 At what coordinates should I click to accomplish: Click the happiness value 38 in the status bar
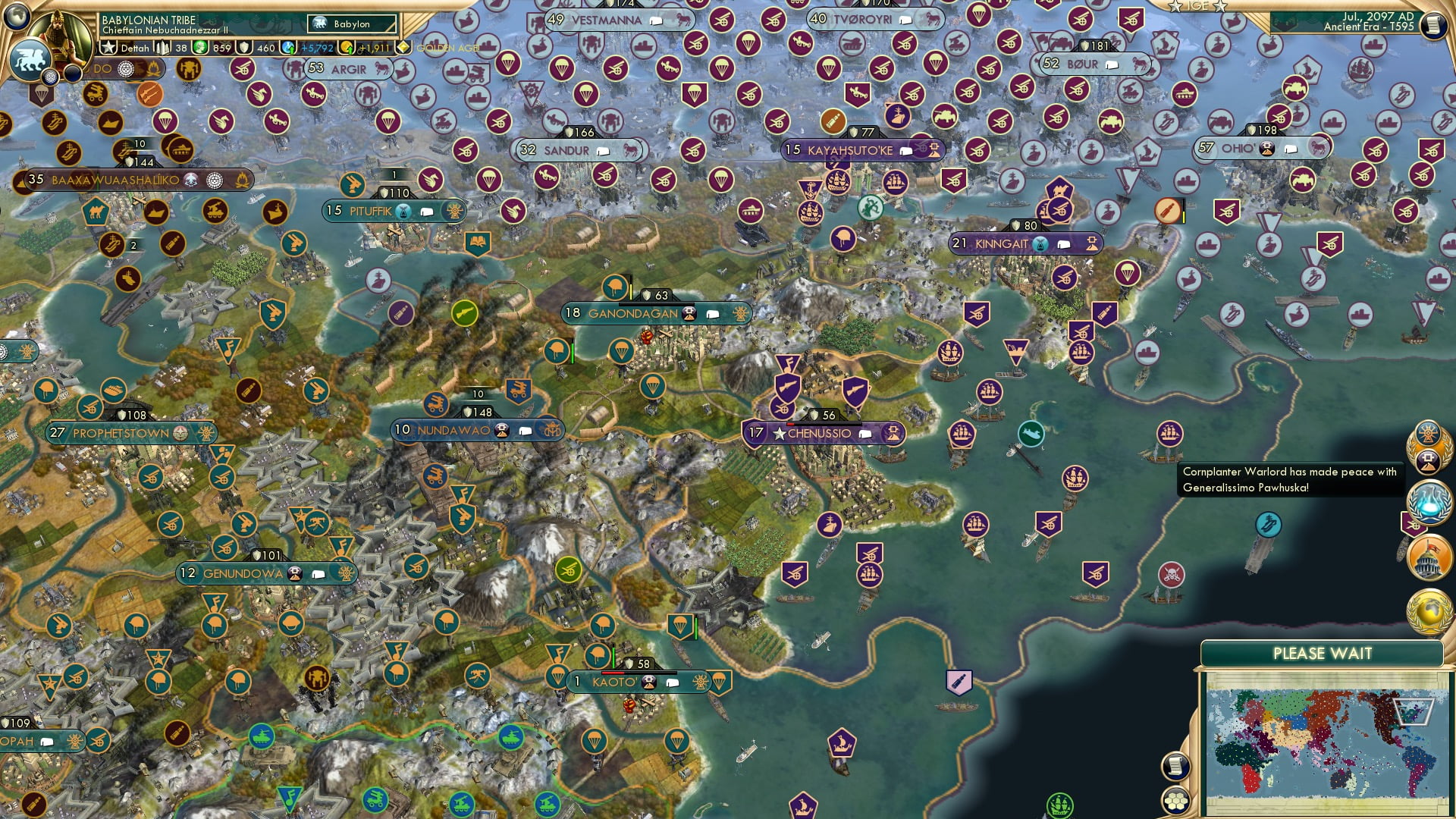[180, 49]
